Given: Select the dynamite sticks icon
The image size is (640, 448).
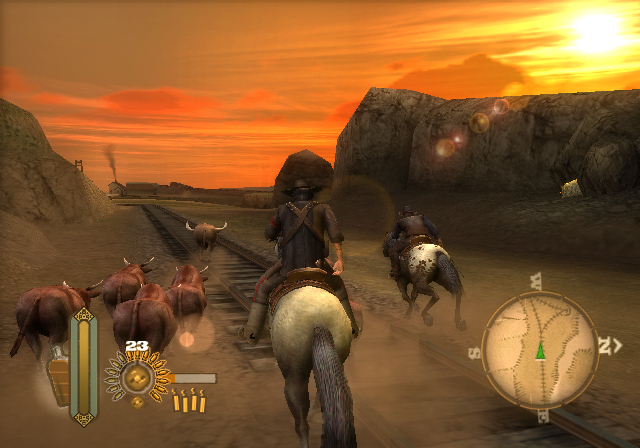Looking at the screenshot, I should click(189, 402).
